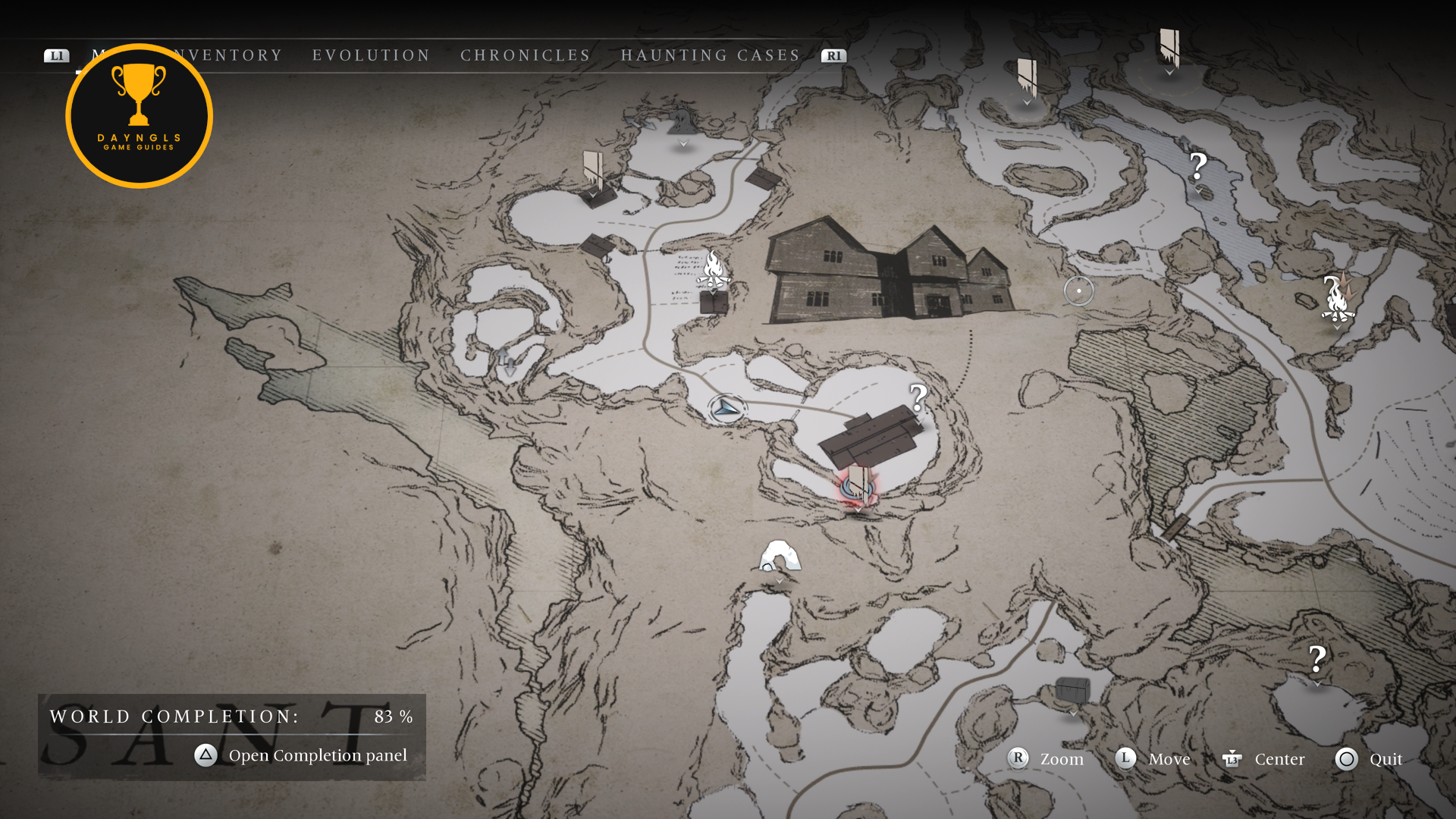
Task: Open the Chronicles tab
Action: coord(525,55)
